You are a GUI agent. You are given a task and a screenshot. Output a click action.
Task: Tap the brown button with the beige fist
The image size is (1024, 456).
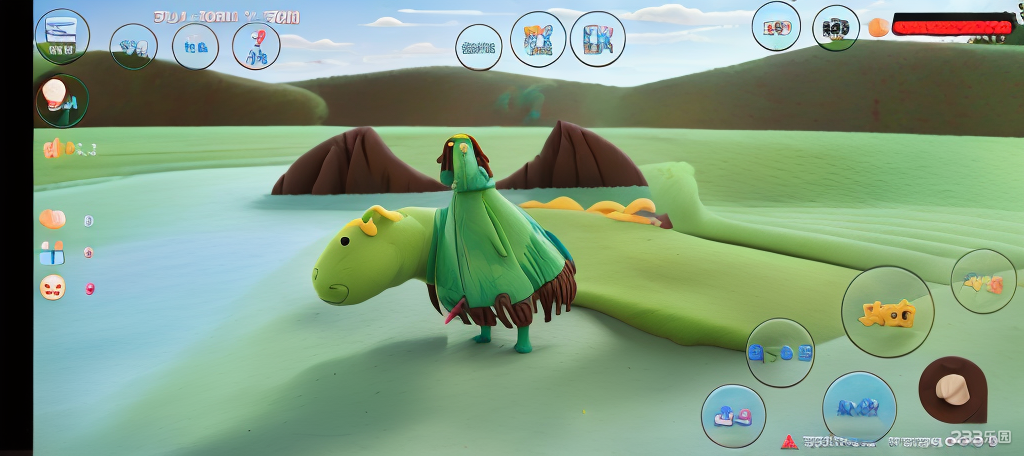[x=952, y=389]
